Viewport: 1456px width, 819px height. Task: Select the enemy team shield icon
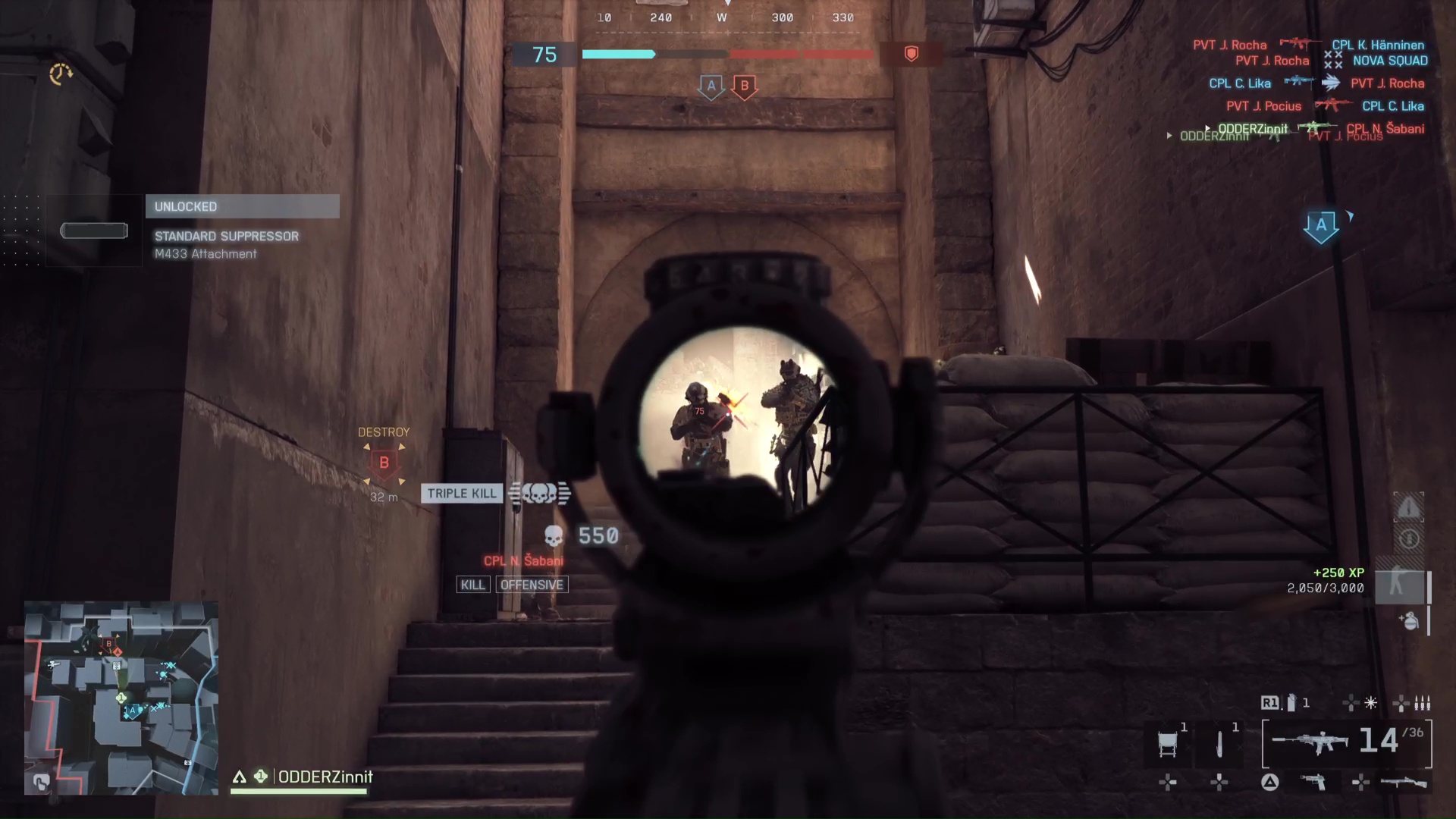click(912, 54)
